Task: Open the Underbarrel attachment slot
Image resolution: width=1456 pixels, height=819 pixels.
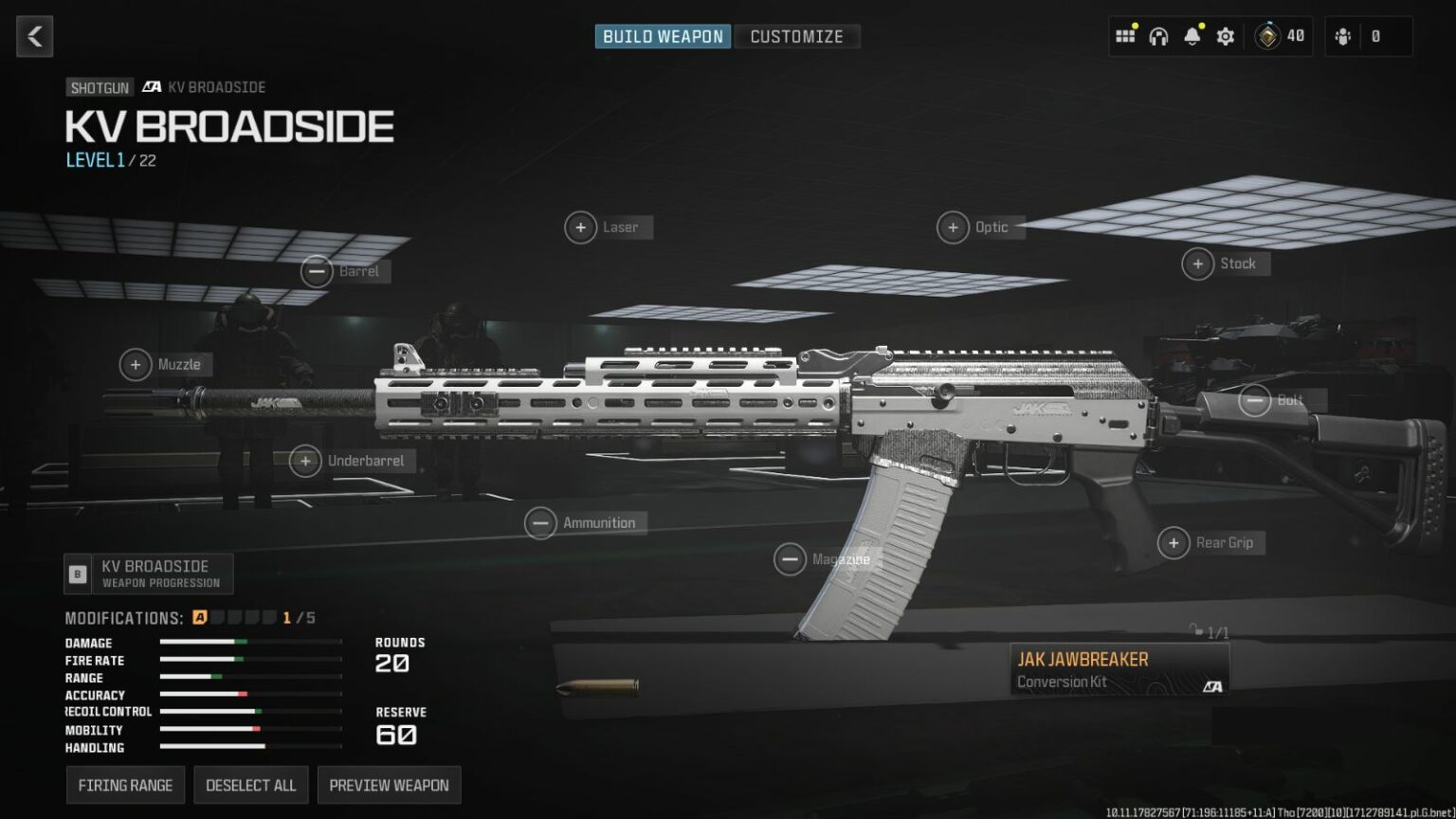Action: point(305,462)
